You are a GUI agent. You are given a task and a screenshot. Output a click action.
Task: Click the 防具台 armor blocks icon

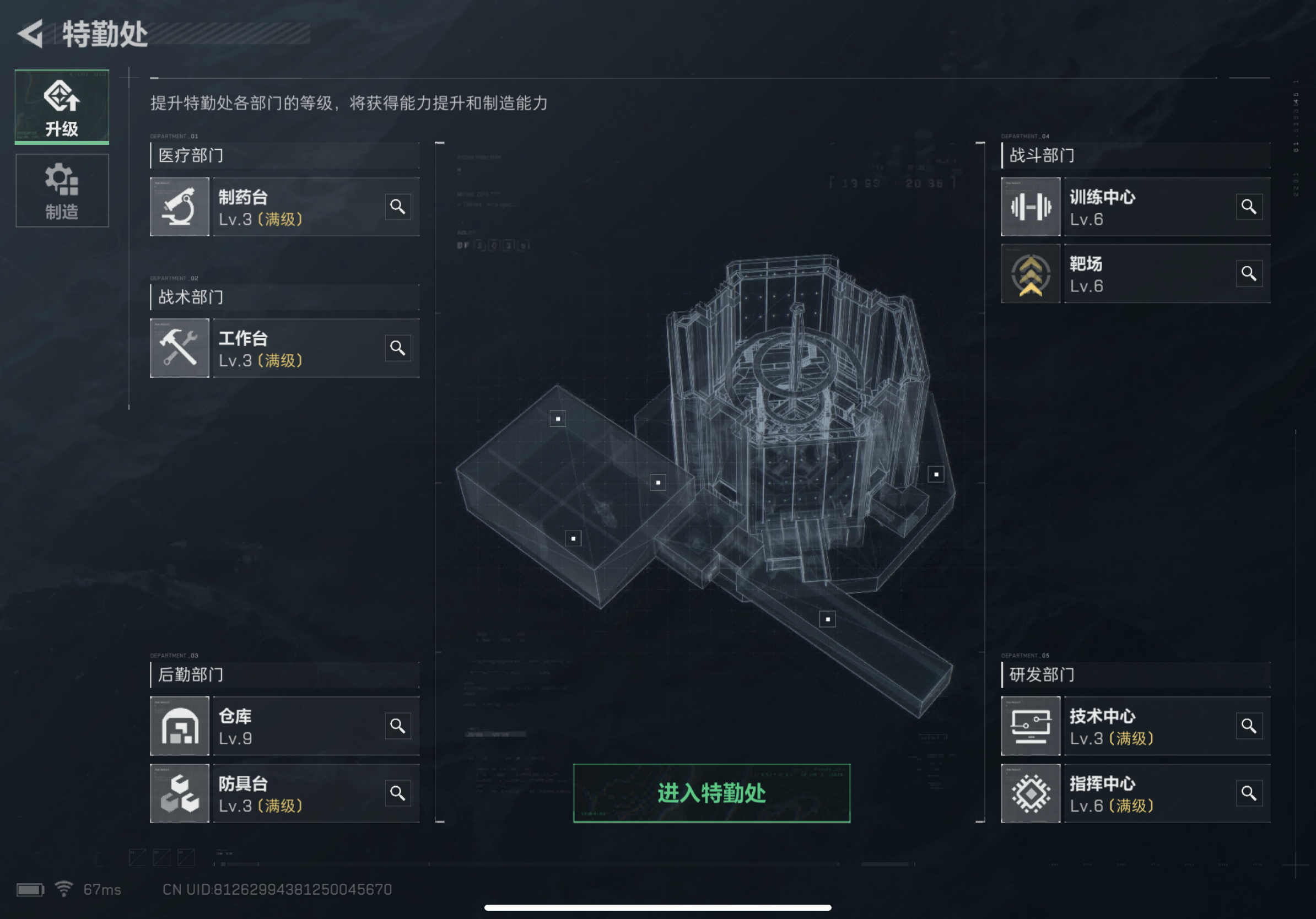pyautogui.click(x=180, y=793)
